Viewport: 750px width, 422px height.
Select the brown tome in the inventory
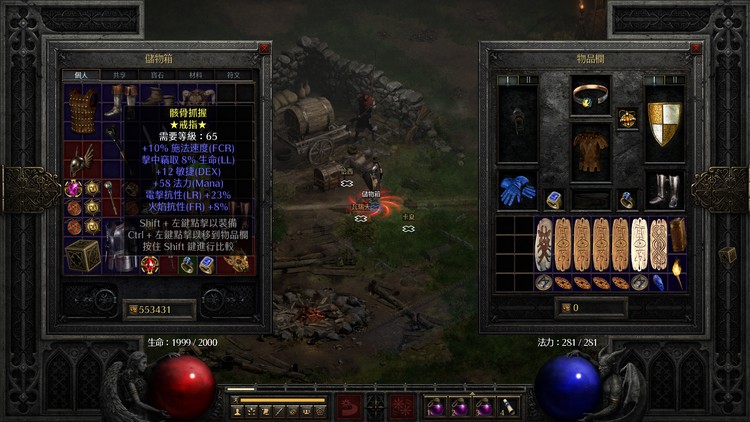[x=677, y=234]
